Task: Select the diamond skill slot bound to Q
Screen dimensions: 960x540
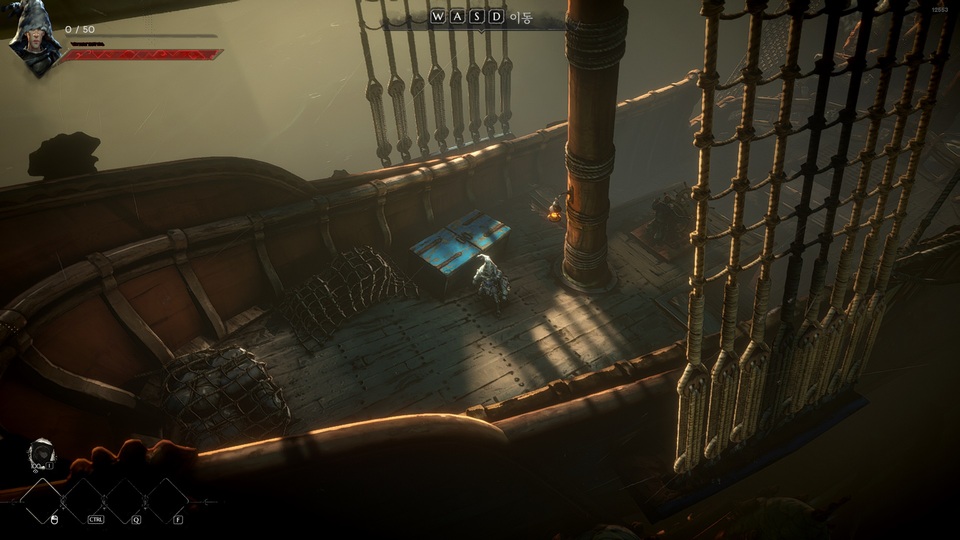Action: click(x=126, y=500)
